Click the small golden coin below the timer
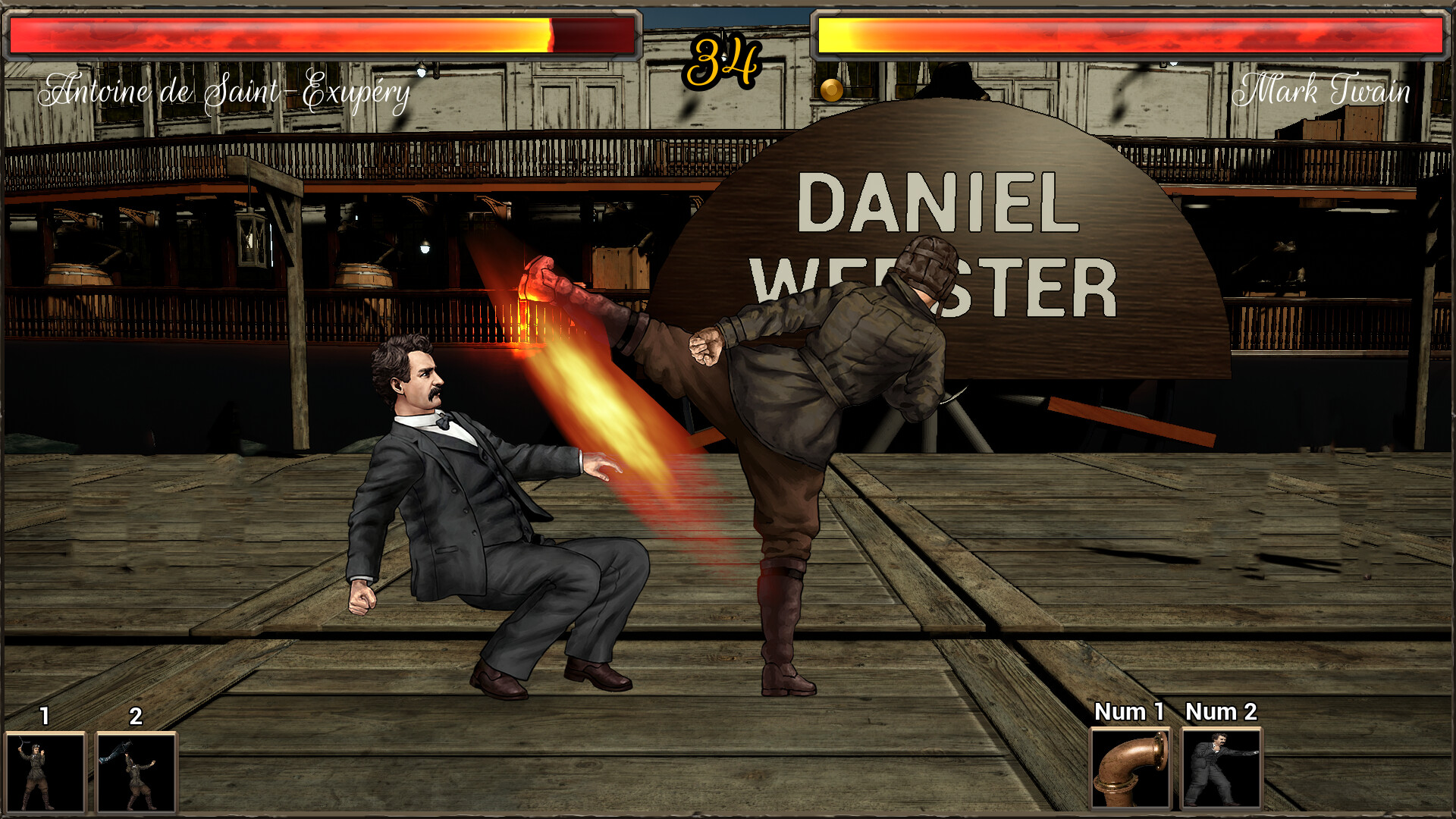Screen dimensions: 1456x819 pos(831,92)
